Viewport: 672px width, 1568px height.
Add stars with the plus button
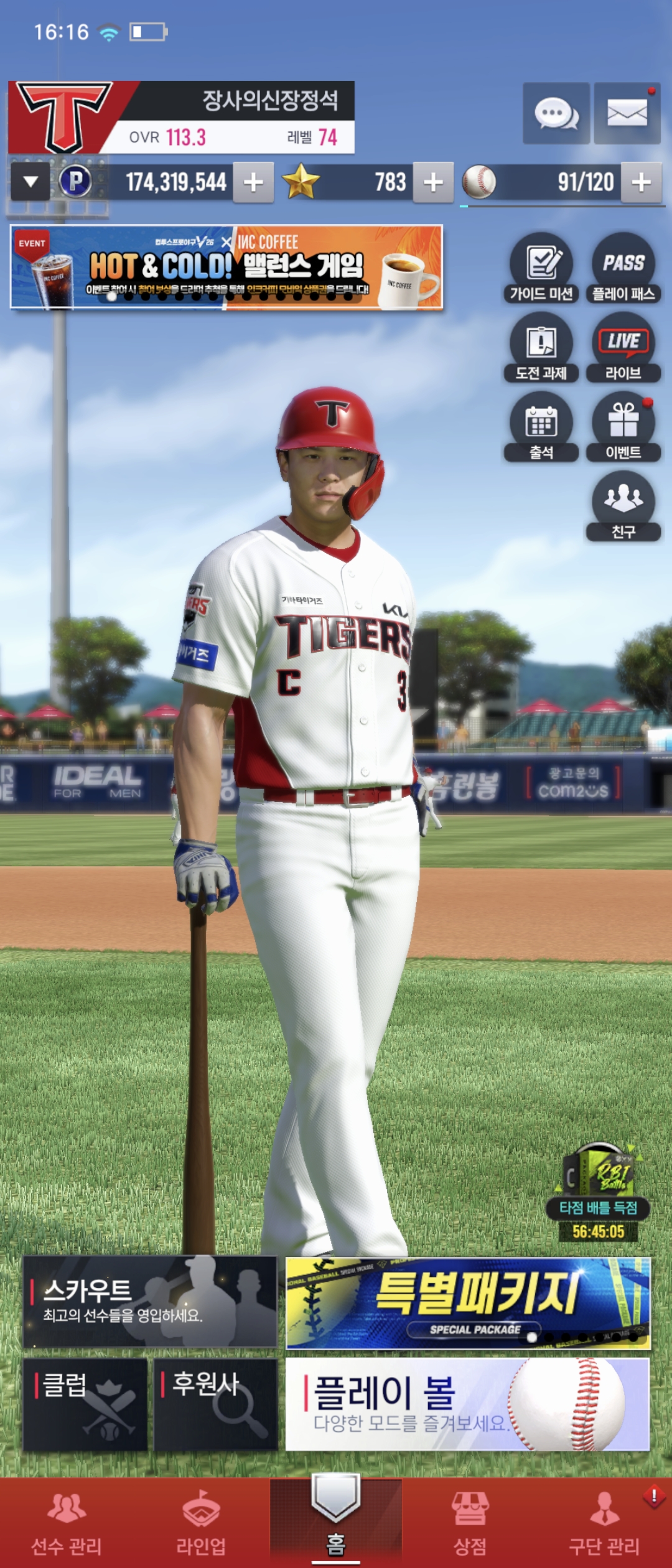click(433, 182)
